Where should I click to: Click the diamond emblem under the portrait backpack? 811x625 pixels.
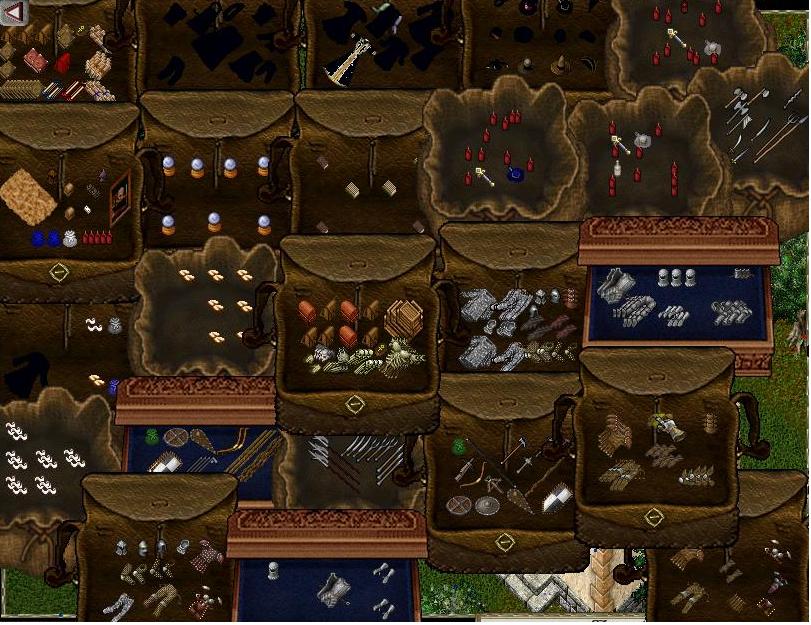59,271
